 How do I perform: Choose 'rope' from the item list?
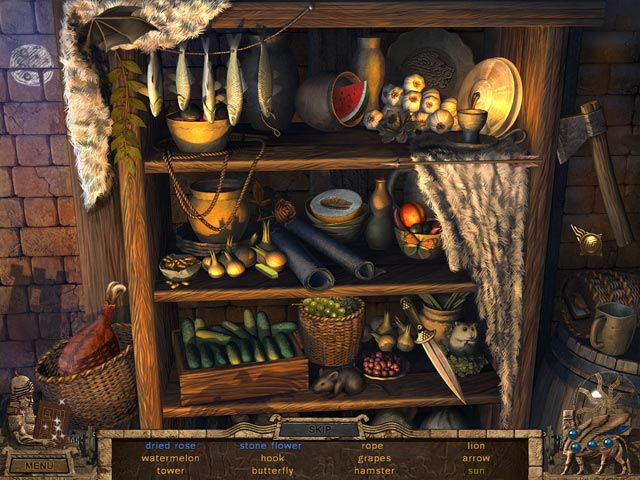pyautogui.click(x=372, y=445)
